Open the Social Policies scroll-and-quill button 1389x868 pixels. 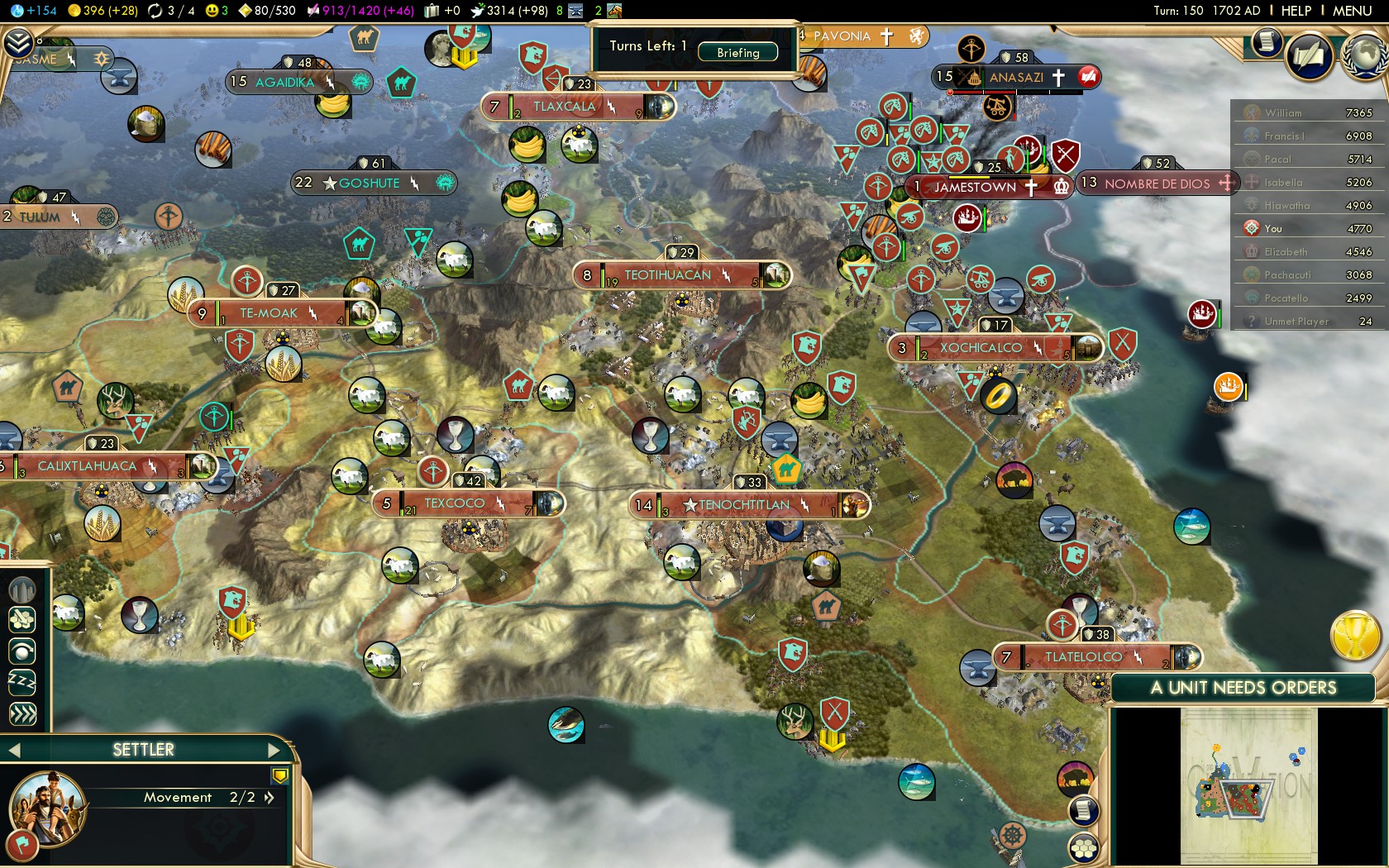coord(1308,56)
